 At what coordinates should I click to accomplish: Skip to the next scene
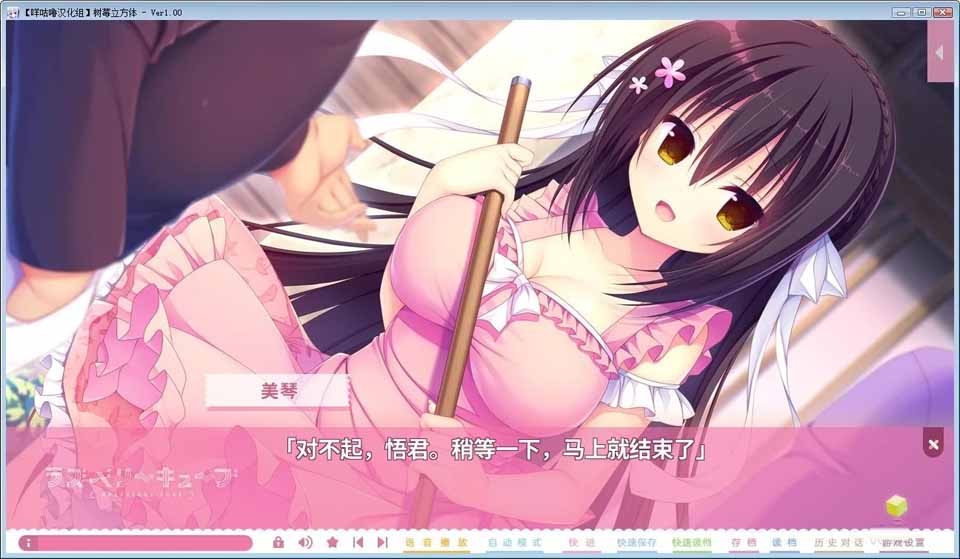[382, 542]
